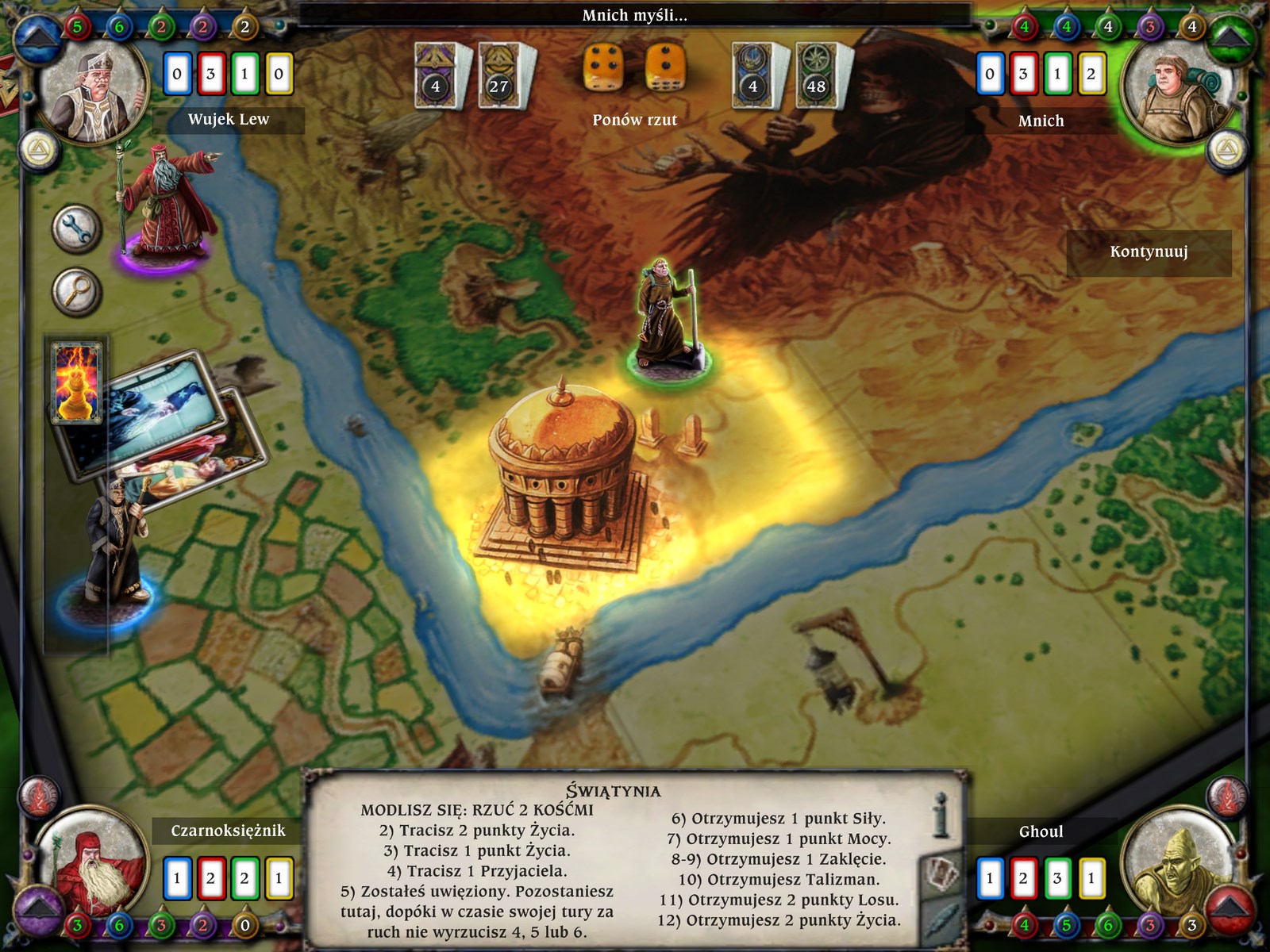The height and width of the screenshot is (952, 1270).
Task: Open the yellow card deck showing 27
Action: pyautogui.click(x=499, y=76)
